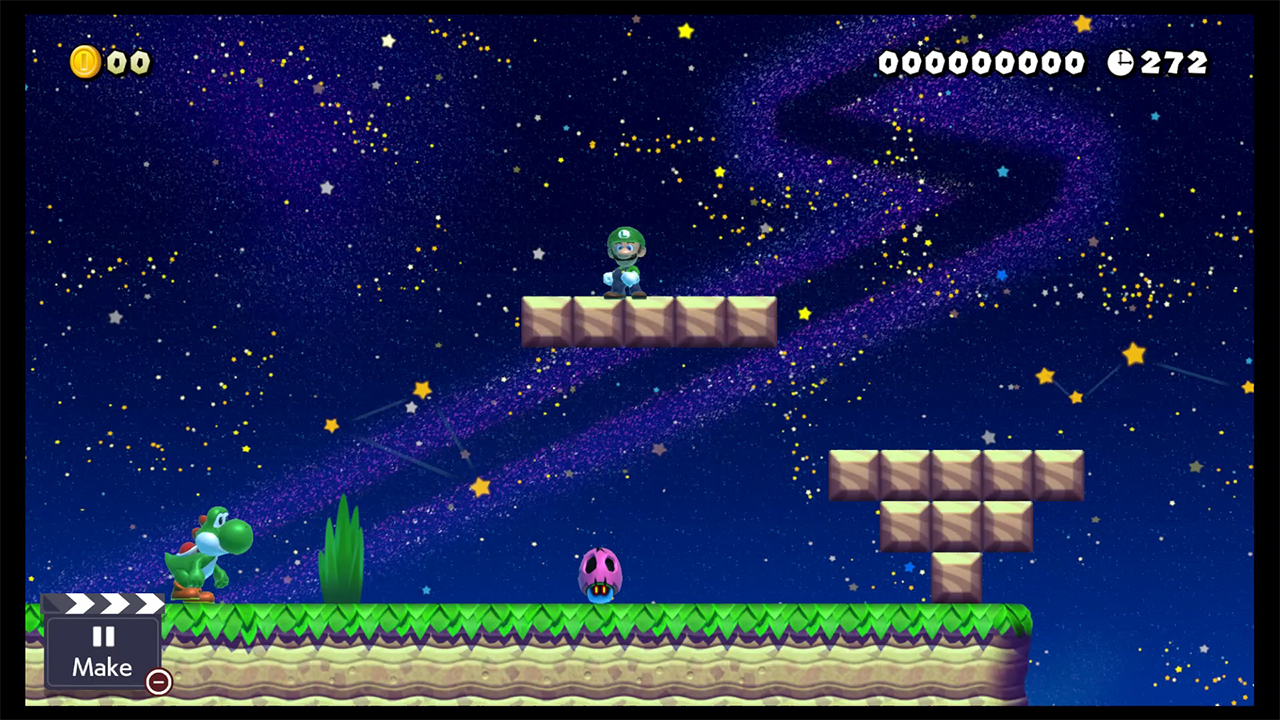This screenshot has height=720, width=1280.
Task: Click Luigi standing on the floating blocks
Action: pos(625,260)
